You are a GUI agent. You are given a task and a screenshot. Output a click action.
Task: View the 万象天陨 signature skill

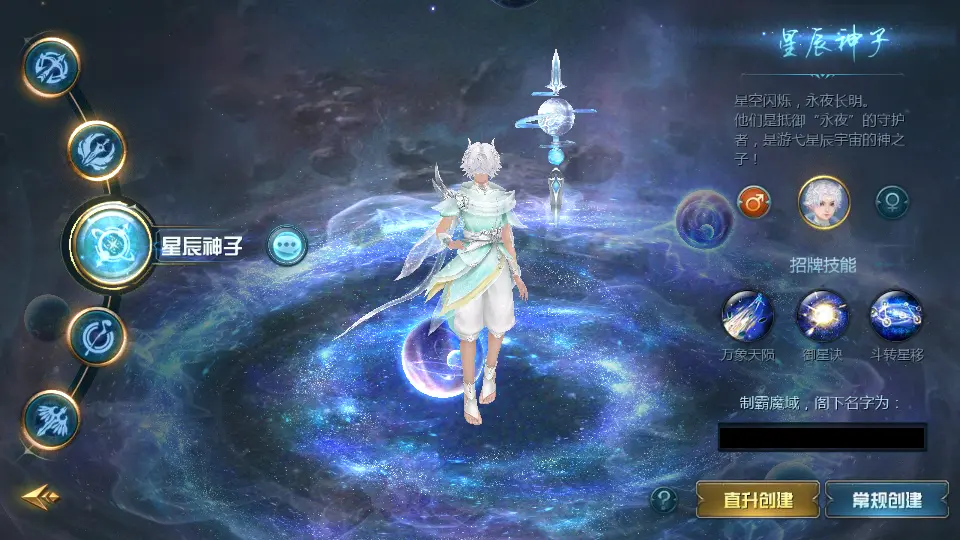click(x=747, y=316)
